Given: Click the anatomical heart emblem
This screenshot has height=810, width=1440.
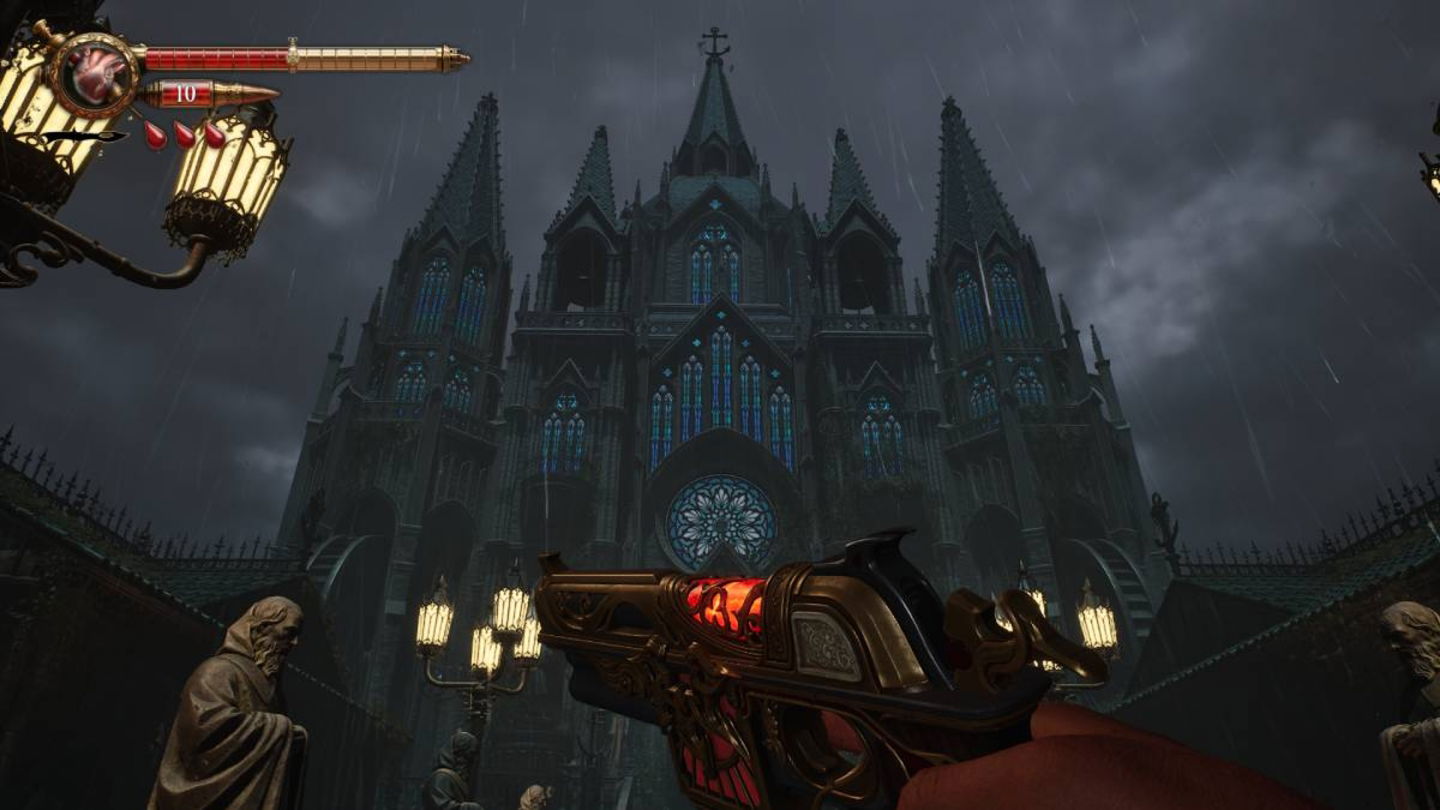Looking at the screenshot, I should (x=98, y=73).
